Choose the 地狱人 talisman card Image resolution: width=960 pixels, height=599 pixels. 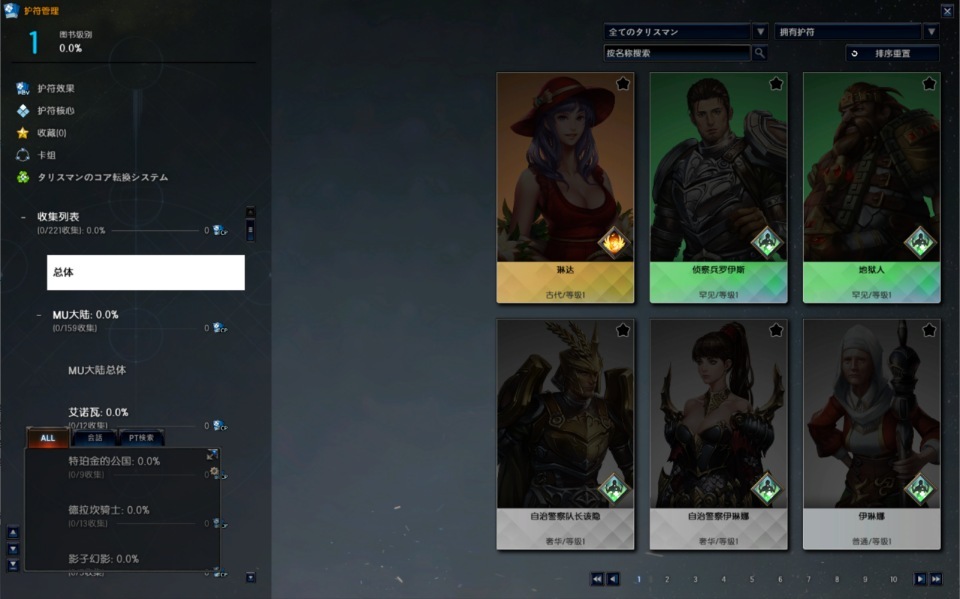(871, 185)
